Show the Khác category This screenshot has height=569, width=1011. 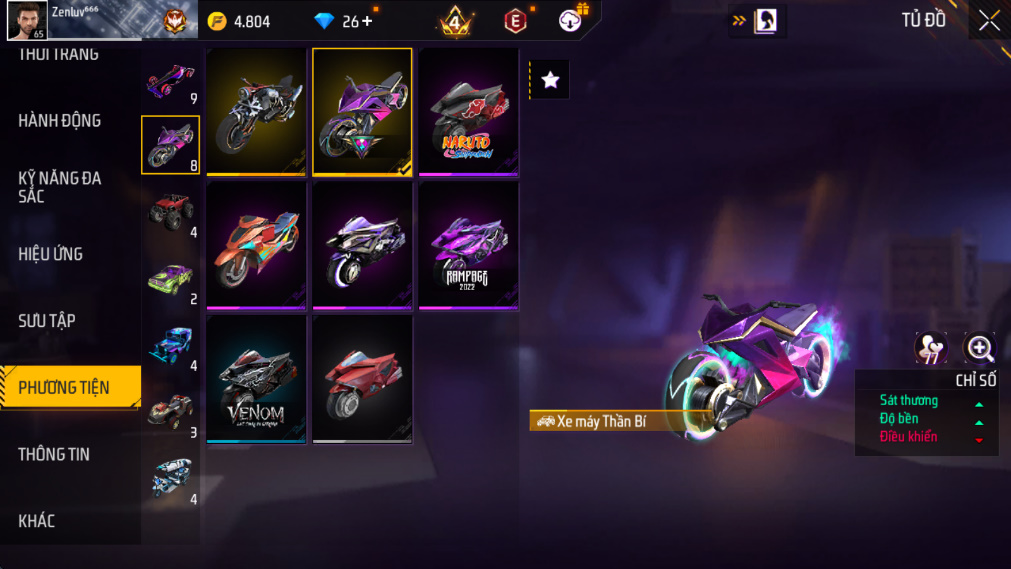coord(37,521)
